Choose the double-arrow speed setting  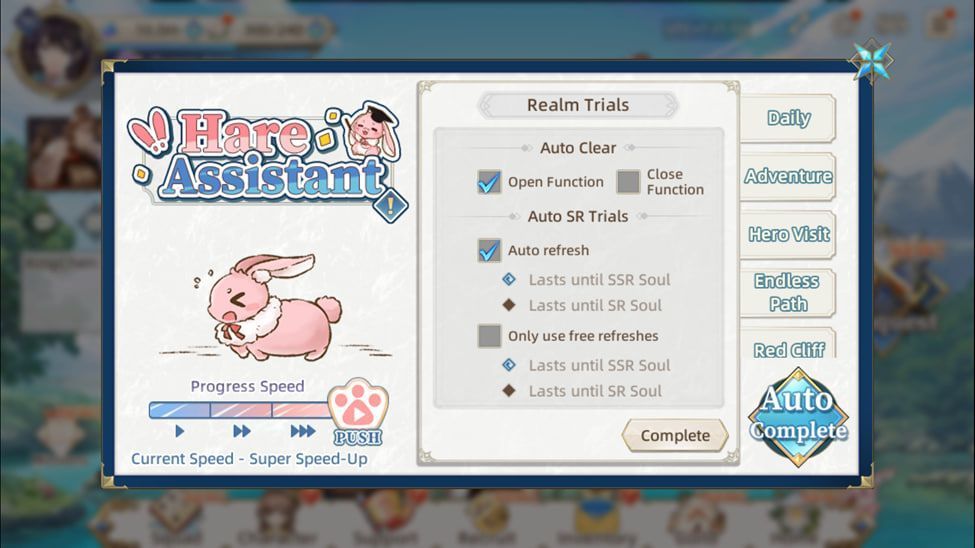pyautogui.click(x=242, y=432)
